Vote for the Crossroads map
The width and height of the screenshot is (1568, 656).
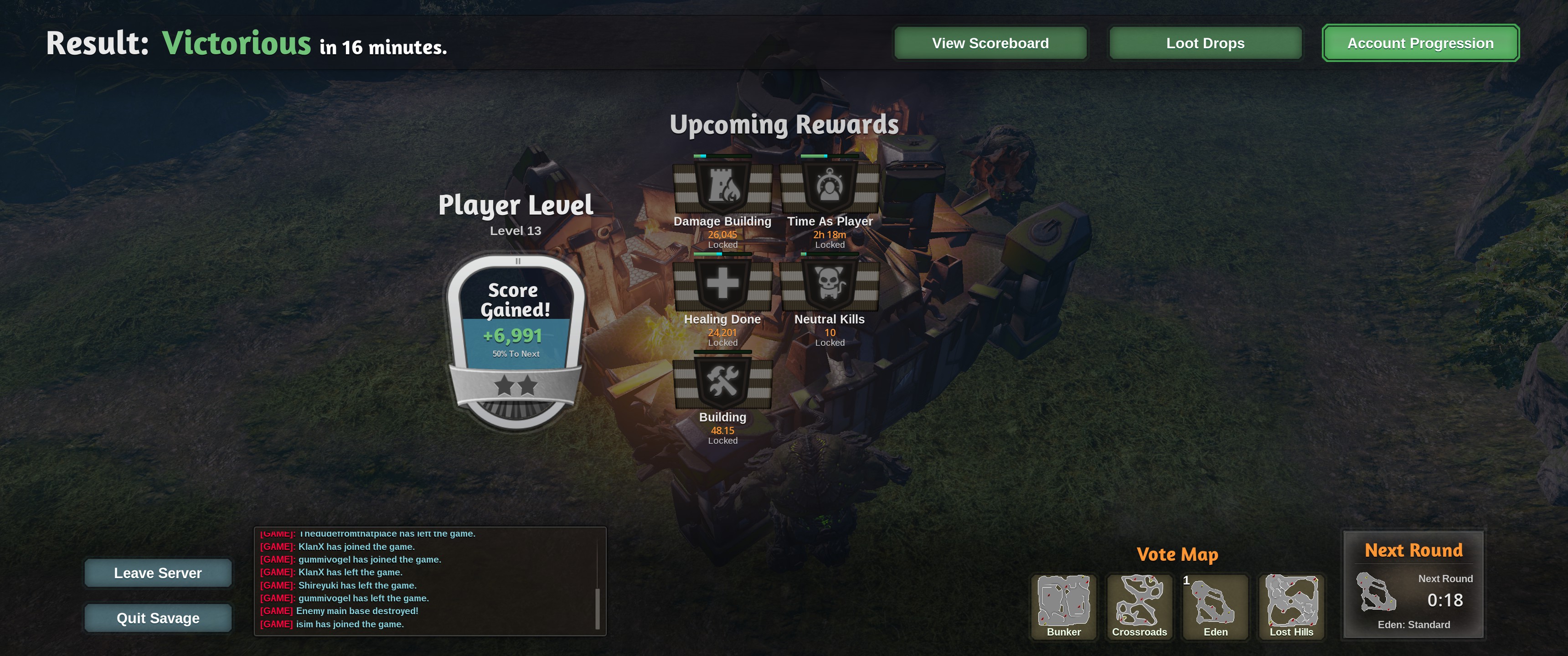(x=1139, y=605)
